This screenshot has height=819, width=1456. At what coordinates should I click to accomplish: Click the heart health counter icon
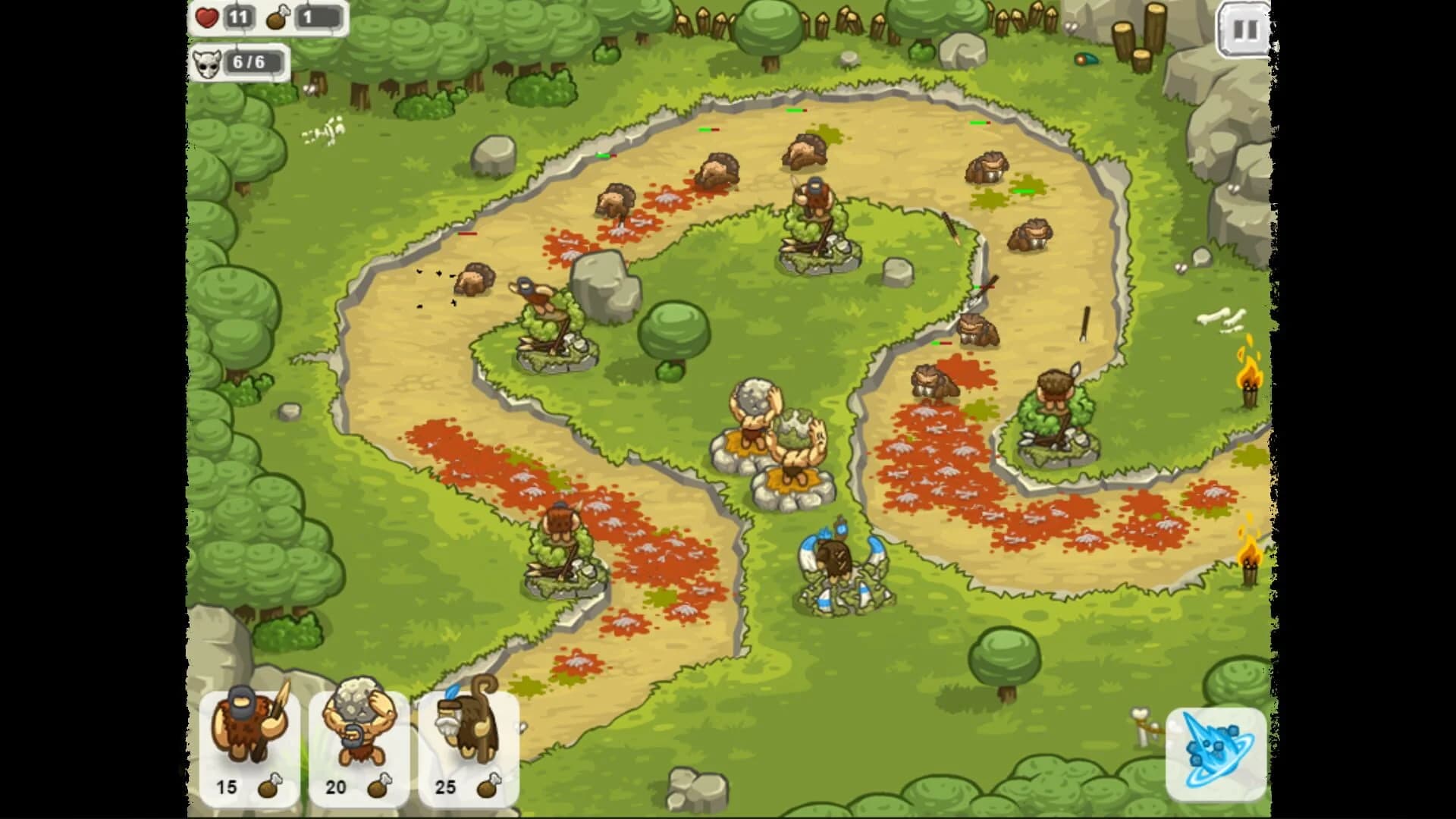pos(206,17)
